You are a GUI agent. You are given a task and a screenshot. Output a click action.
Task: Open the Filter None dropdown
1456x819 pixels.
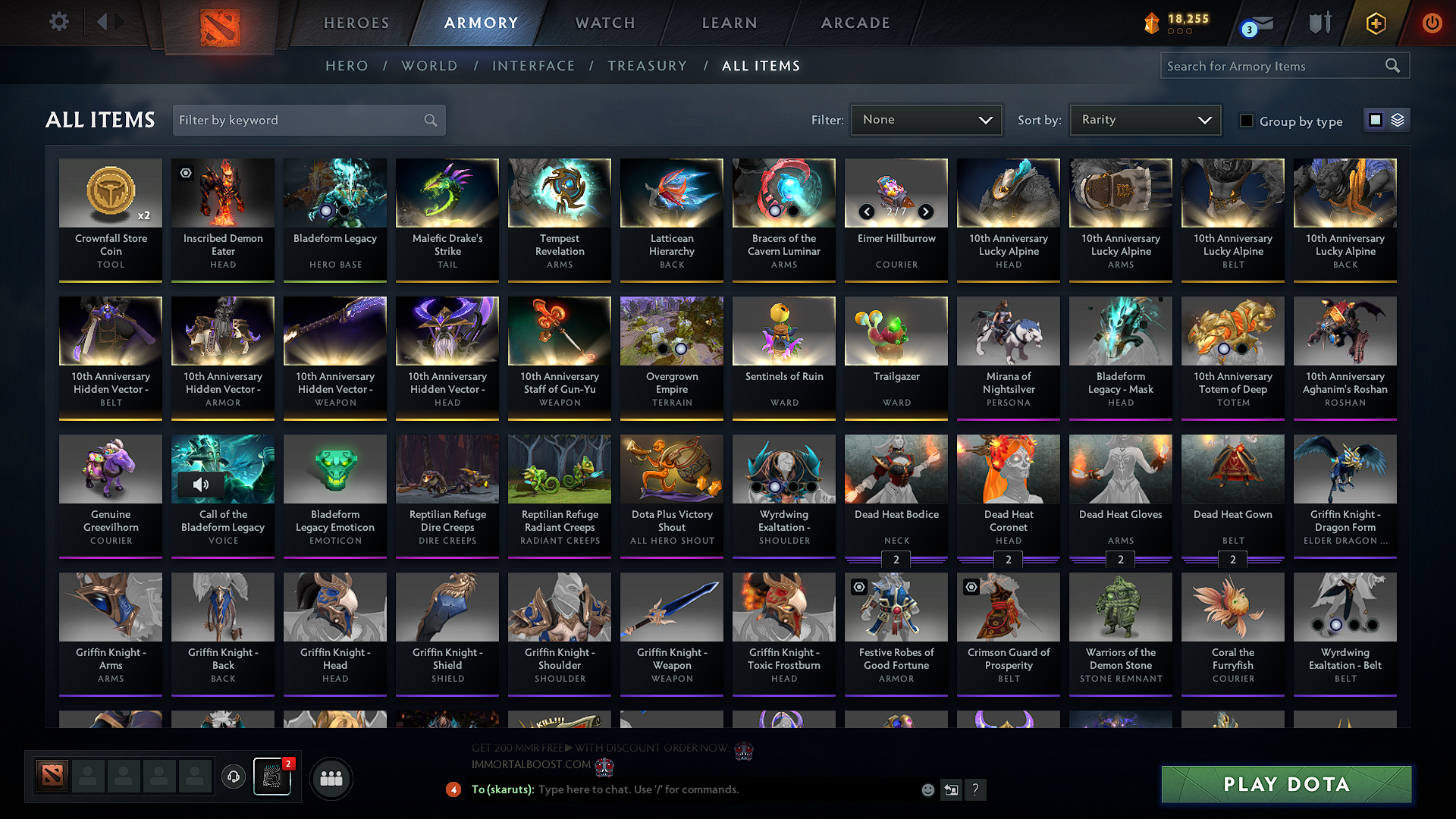coord(926,120)
